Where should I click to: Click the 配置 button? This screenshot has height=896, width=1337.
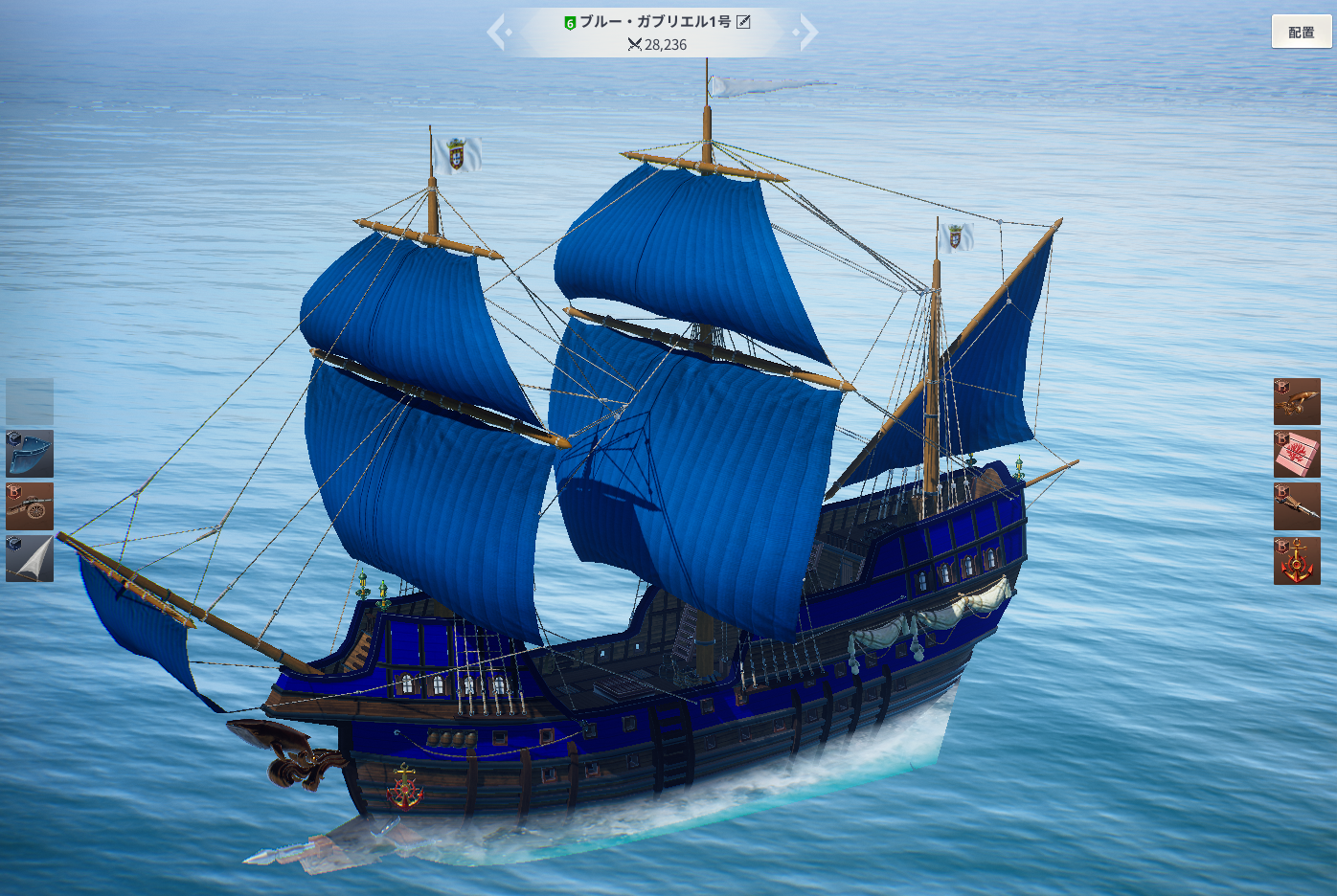click(1301, 33)
